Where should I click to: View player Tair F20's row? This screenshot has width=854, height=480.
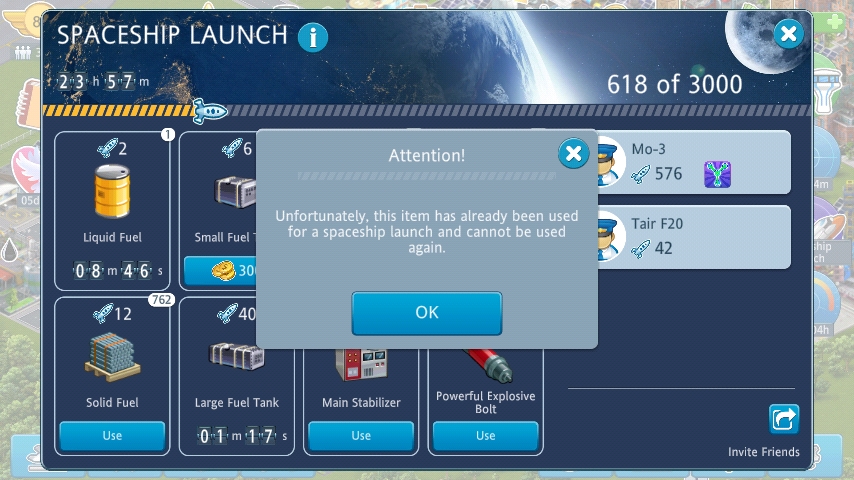pos(690,237)
